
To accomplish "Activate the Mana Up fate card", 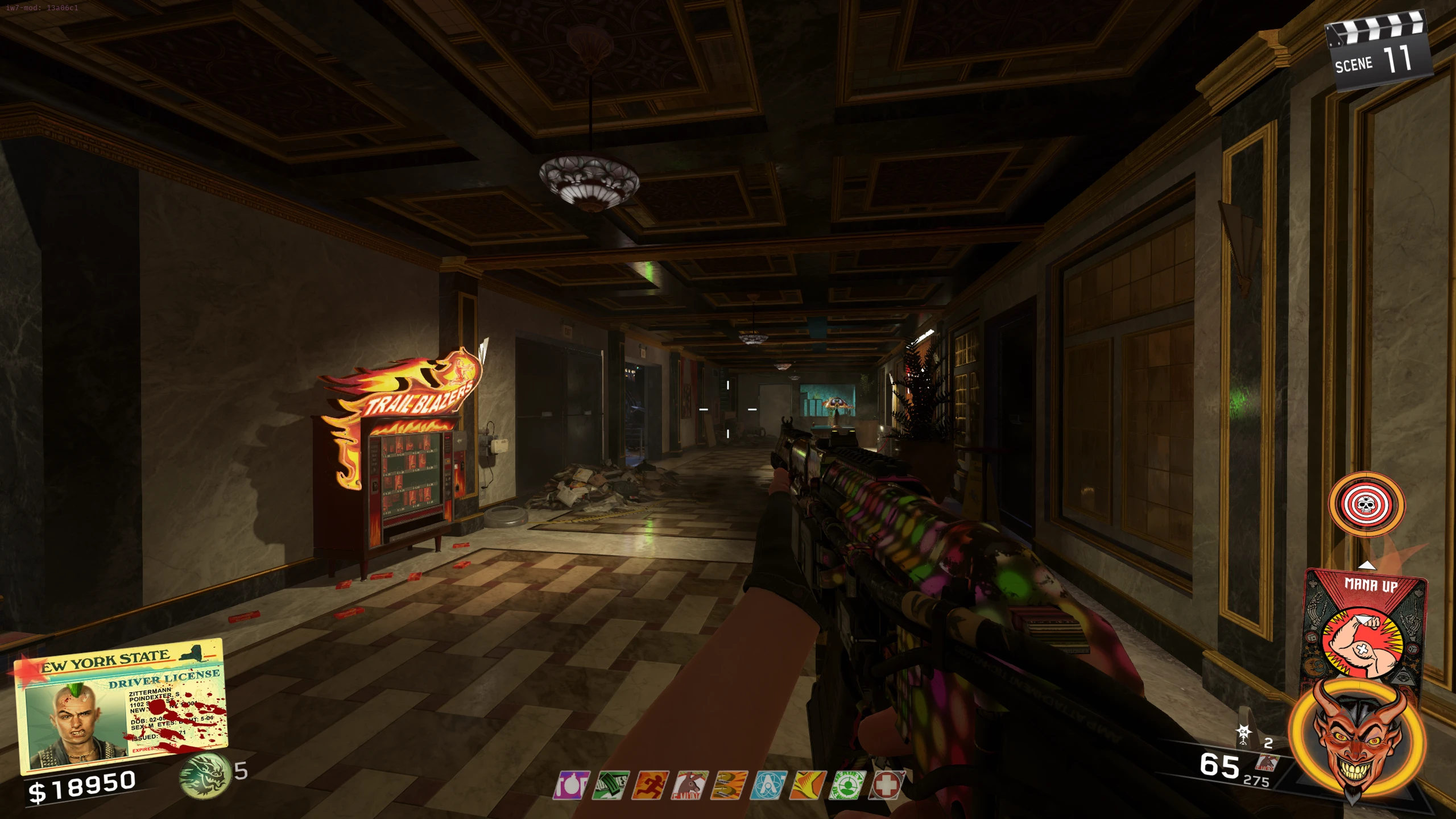I will click(1365, 626).
